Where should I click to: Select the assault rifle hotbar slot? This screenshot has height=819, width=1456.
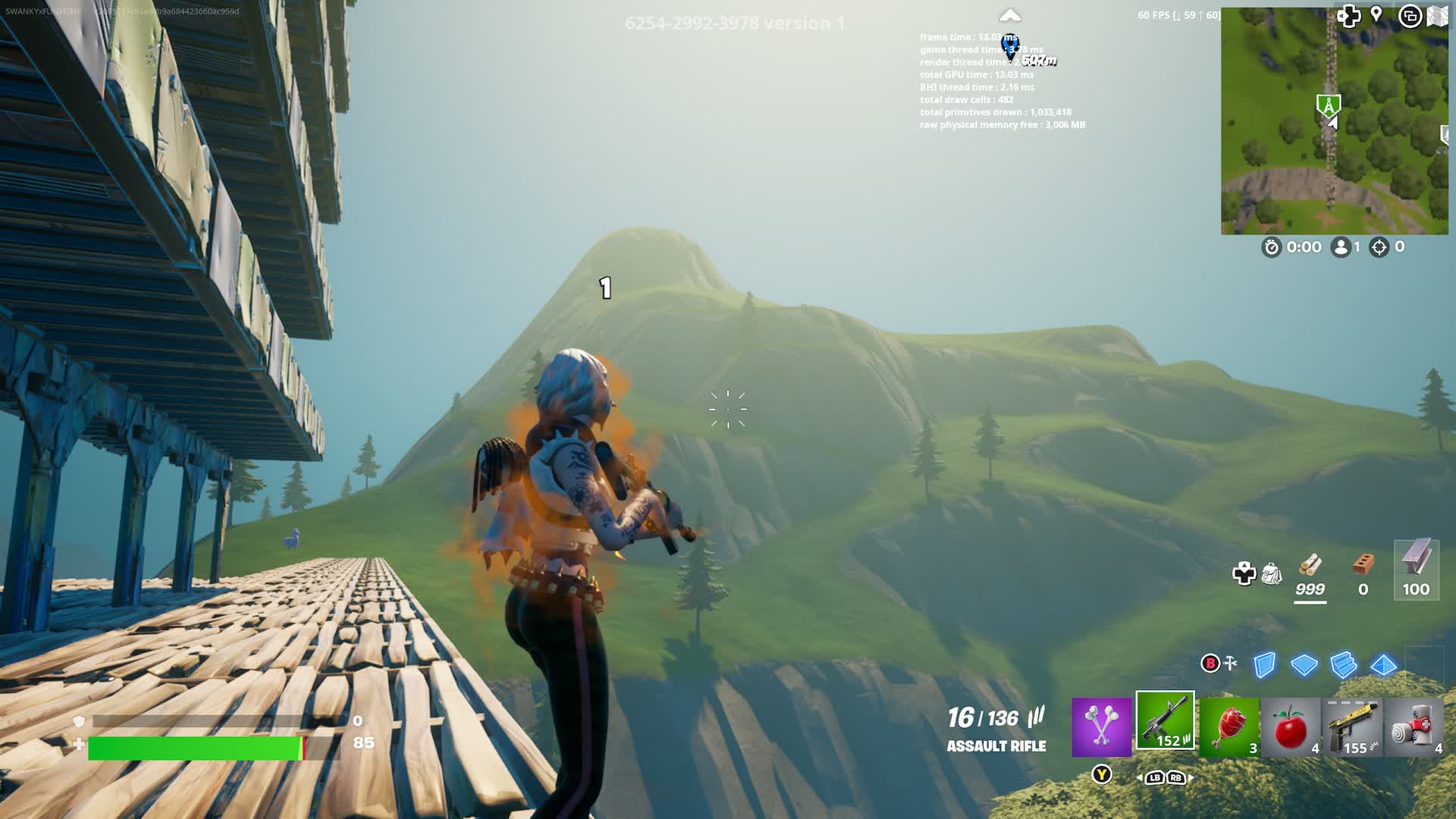pos(1165,721)
